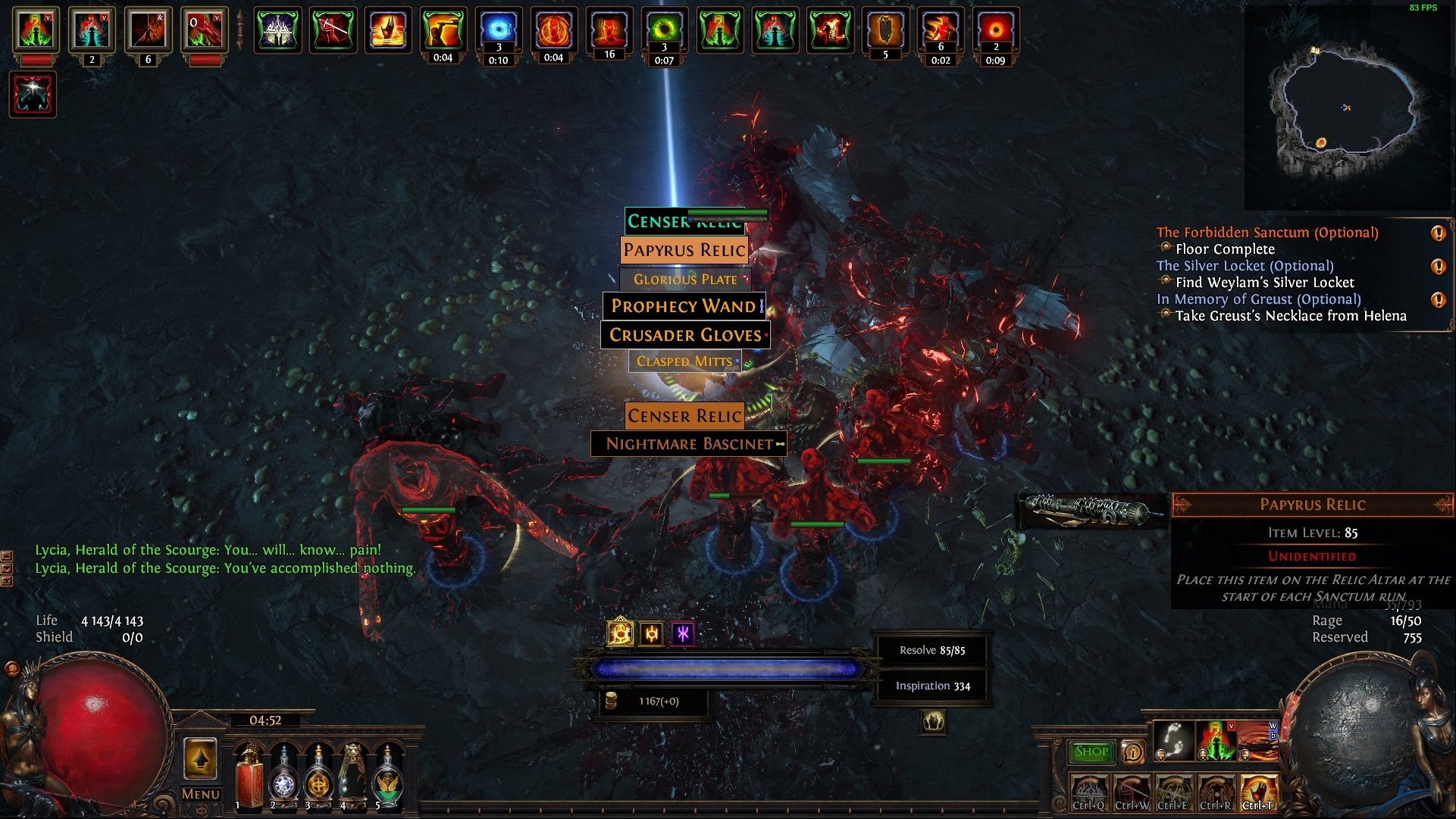Open the Sanctum relic icon below Inspiration
Viewport: 1456px width, 819px height.
[933, 722]
